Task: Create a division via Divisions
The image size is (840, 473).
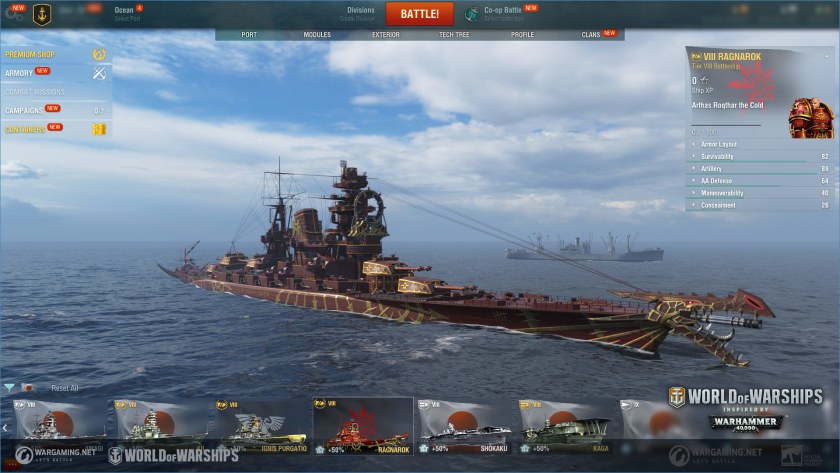Action: 360,13
